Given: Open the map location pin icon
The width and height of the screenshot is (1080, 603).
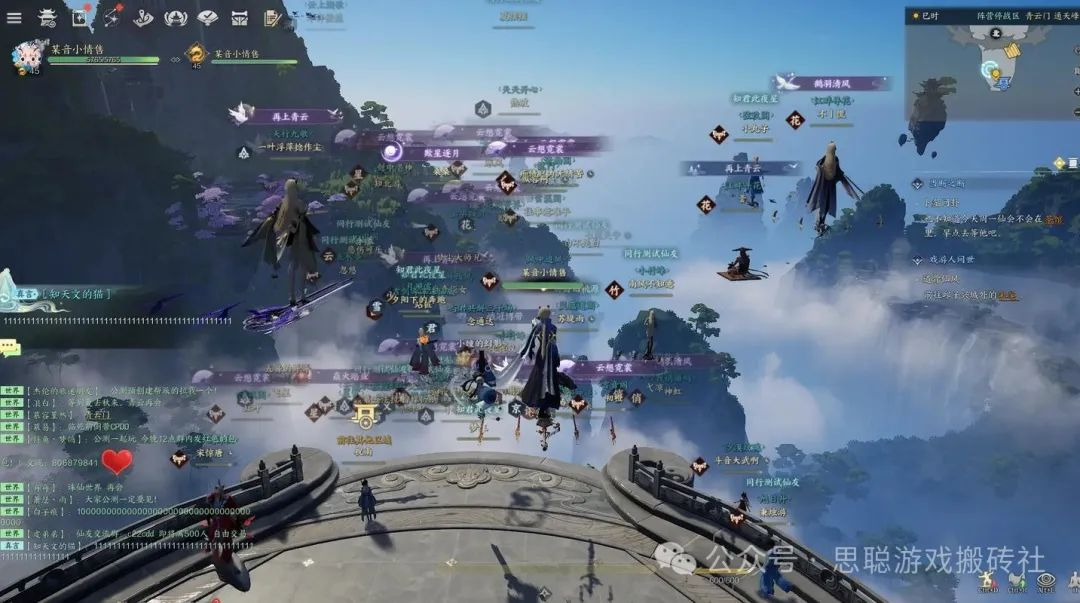Looking at the screenshot, I should point(144,17).
